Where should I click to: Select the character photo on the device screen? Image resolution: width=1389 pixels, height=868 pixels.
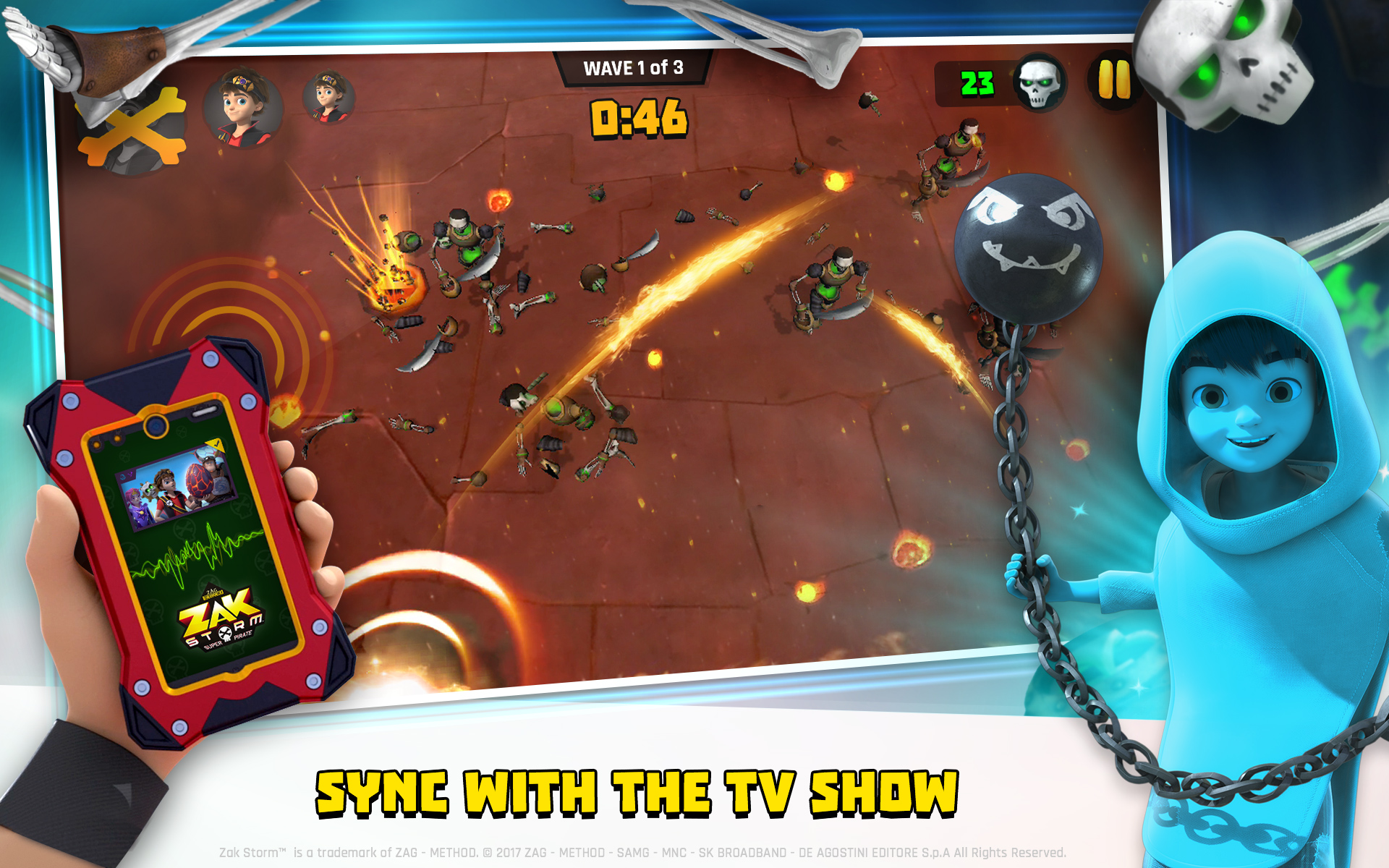pyautogui.click(x=177, y=483)
